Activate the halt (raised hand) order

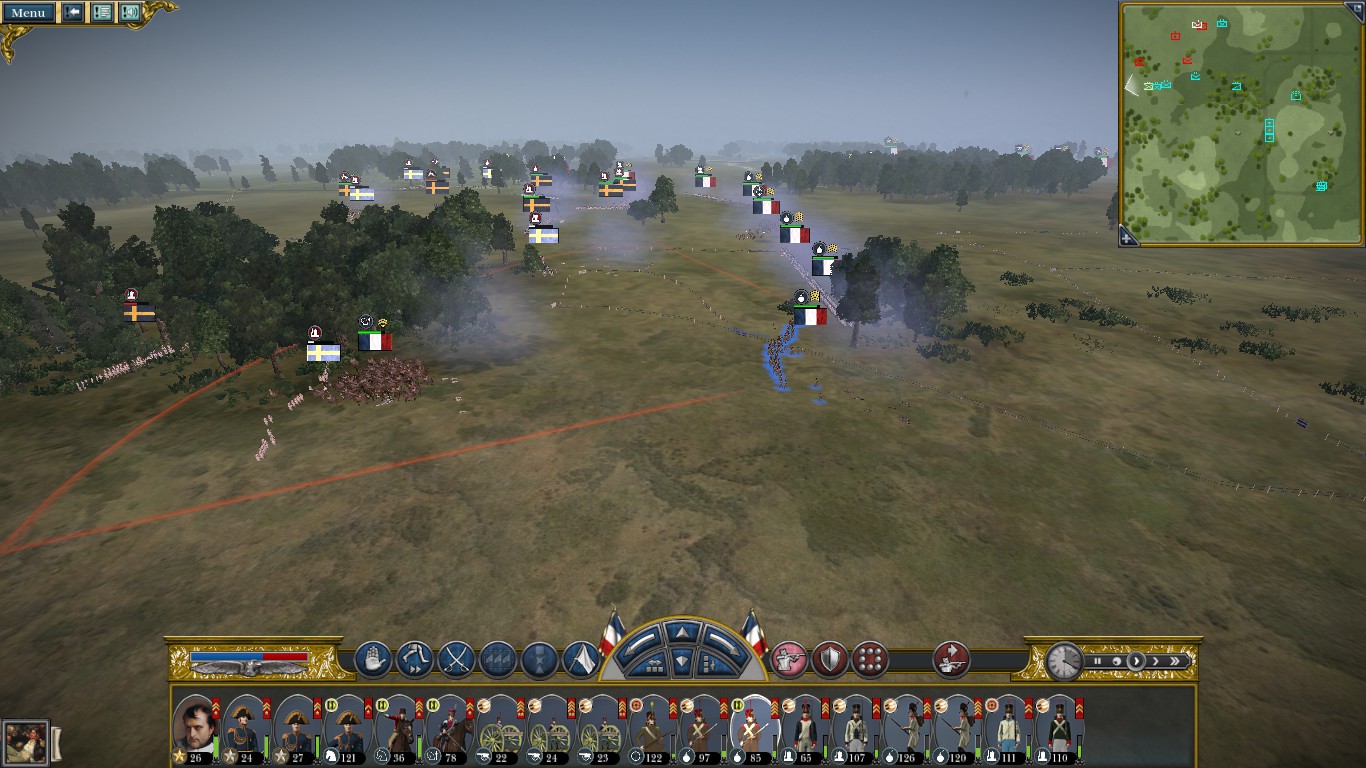[373, 660]
